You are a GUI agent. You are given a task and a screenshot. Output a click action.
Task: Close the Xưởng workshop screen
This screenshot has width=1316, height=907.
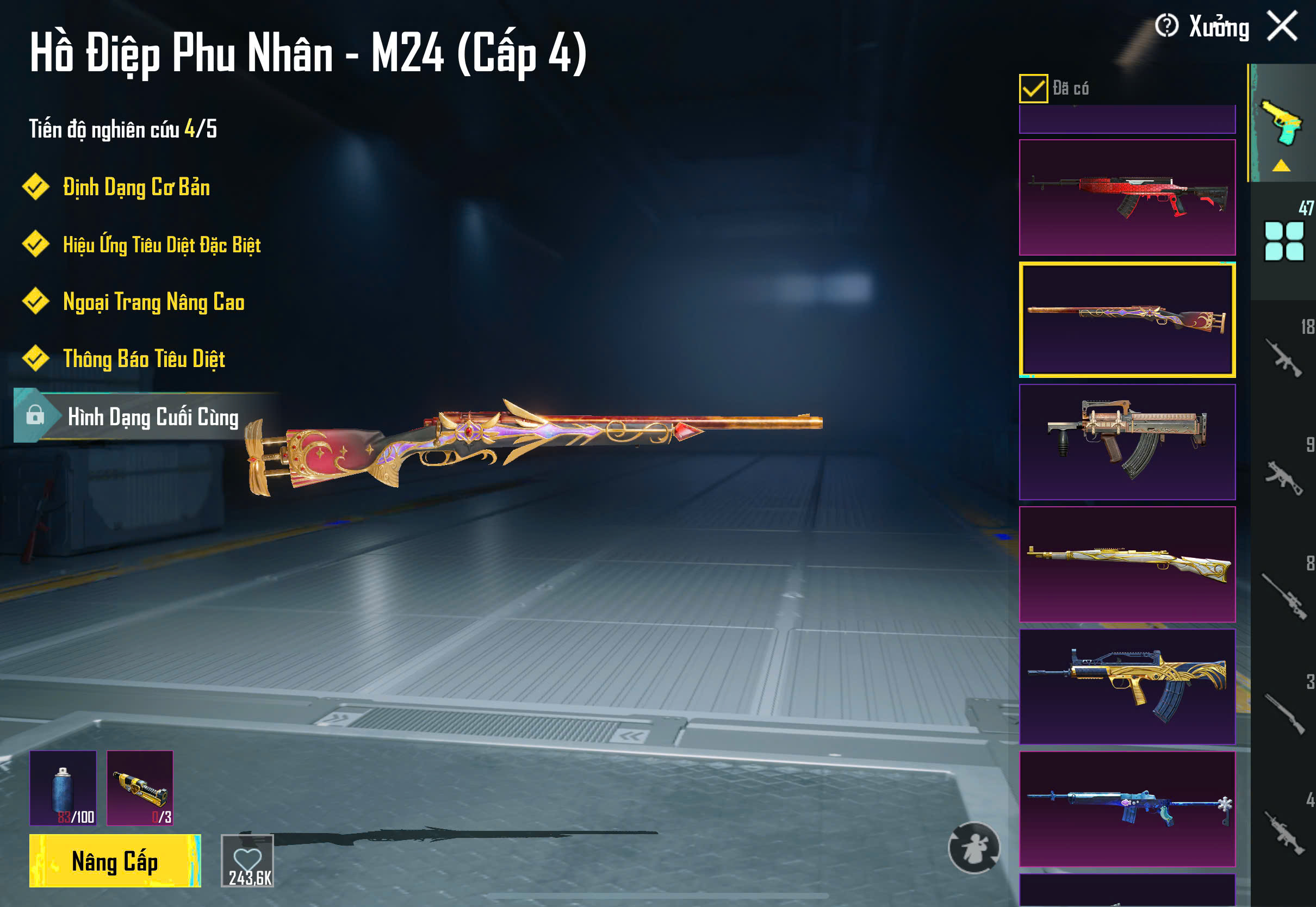(1282, 26)
